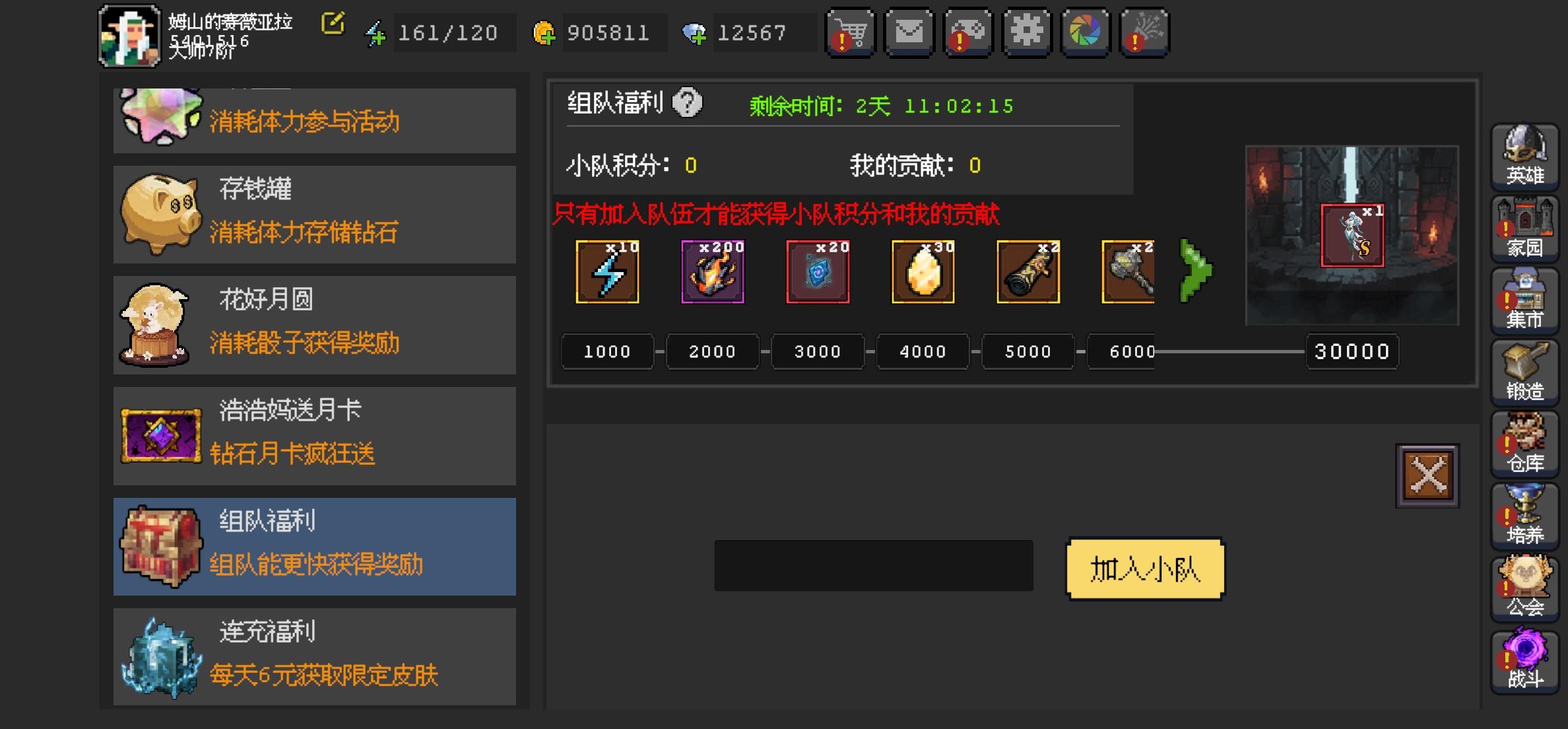Select the 存钱罐 activity entry

pos(314,213)
